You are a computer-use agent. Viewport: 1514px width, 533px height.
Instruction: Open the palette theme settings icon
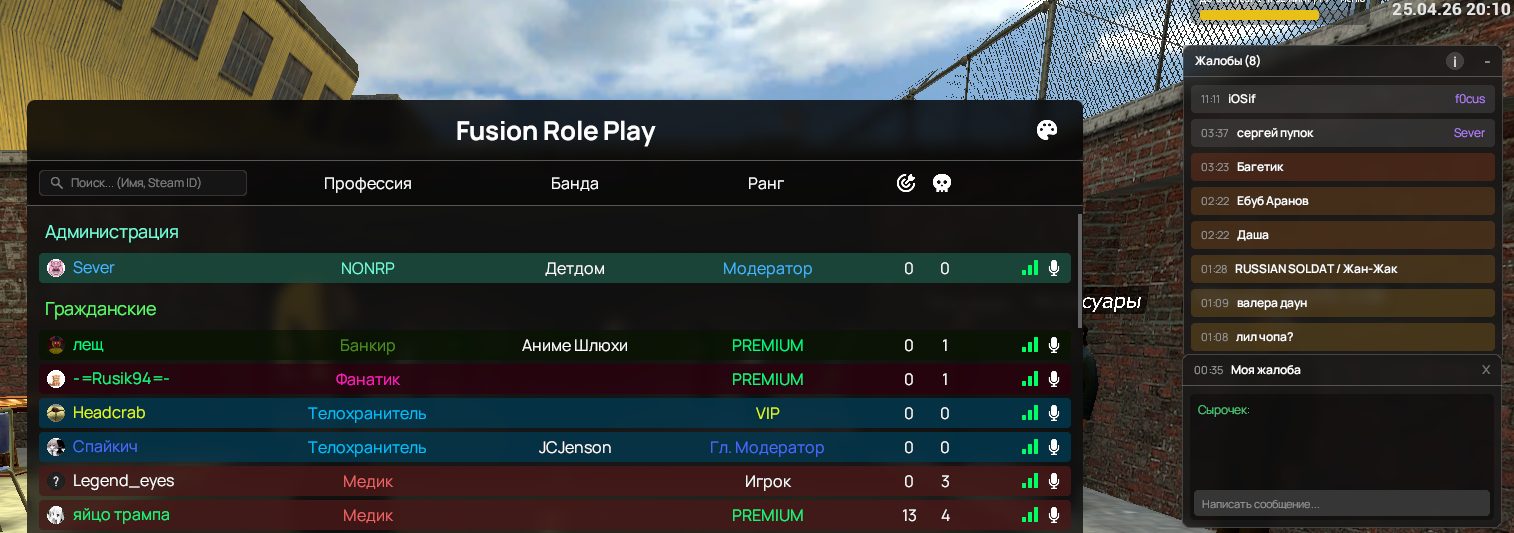point(1047,131)
